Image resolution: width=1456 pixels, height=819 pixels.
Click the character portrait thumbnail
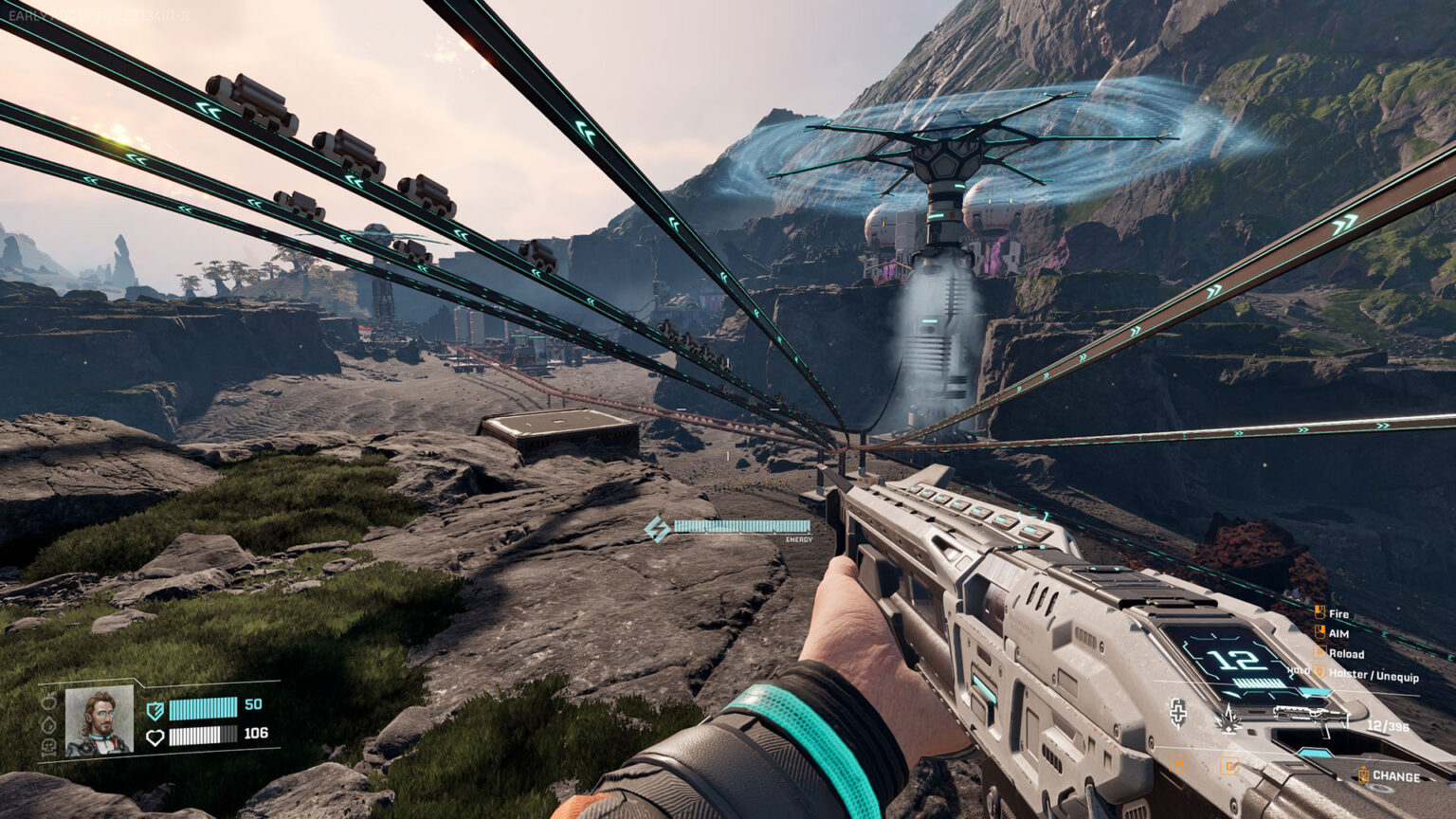point(100,721)
